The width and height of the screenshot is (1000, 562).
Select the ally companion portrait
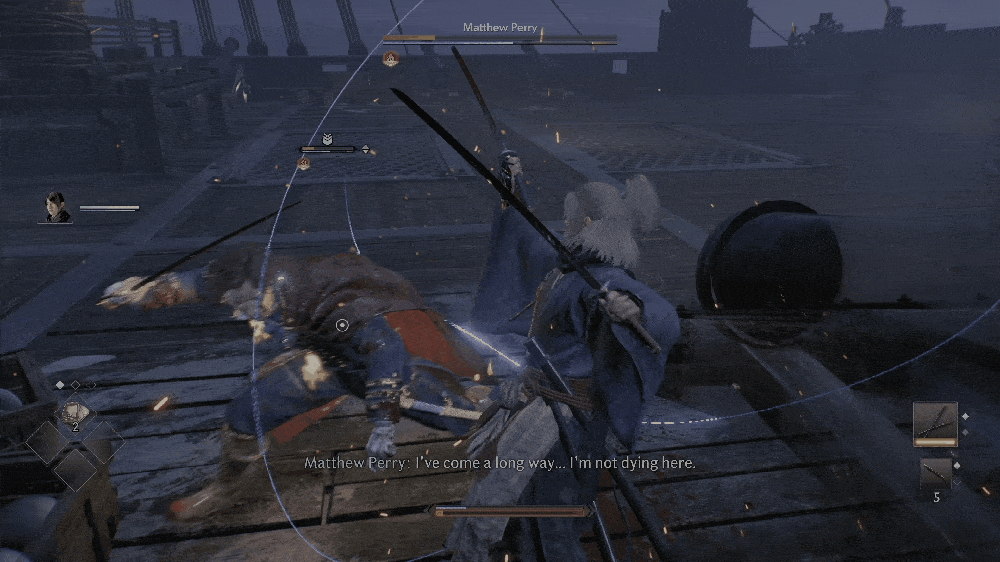point(57,207)
